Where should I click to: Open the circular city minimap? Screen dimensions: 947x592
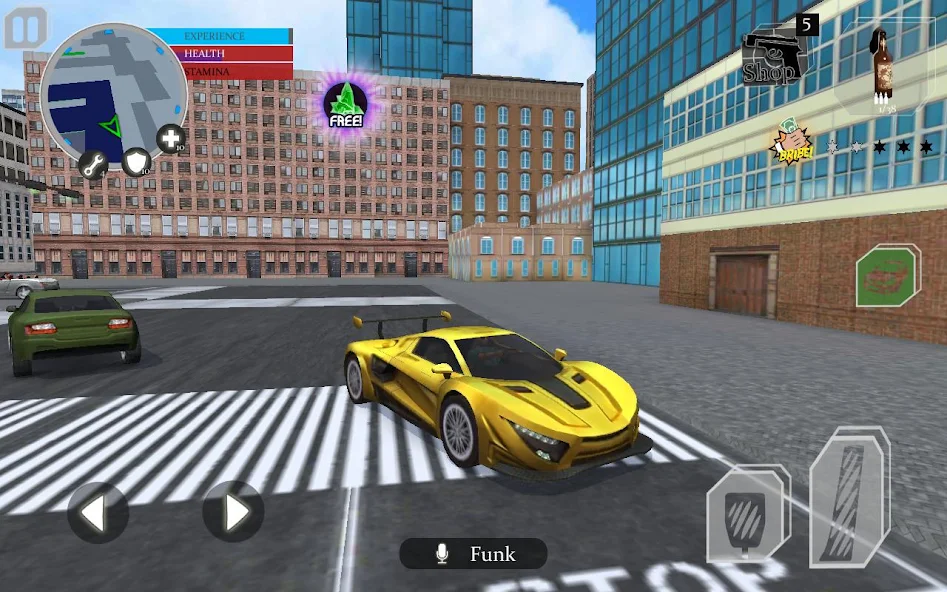[x=112, y=95]
